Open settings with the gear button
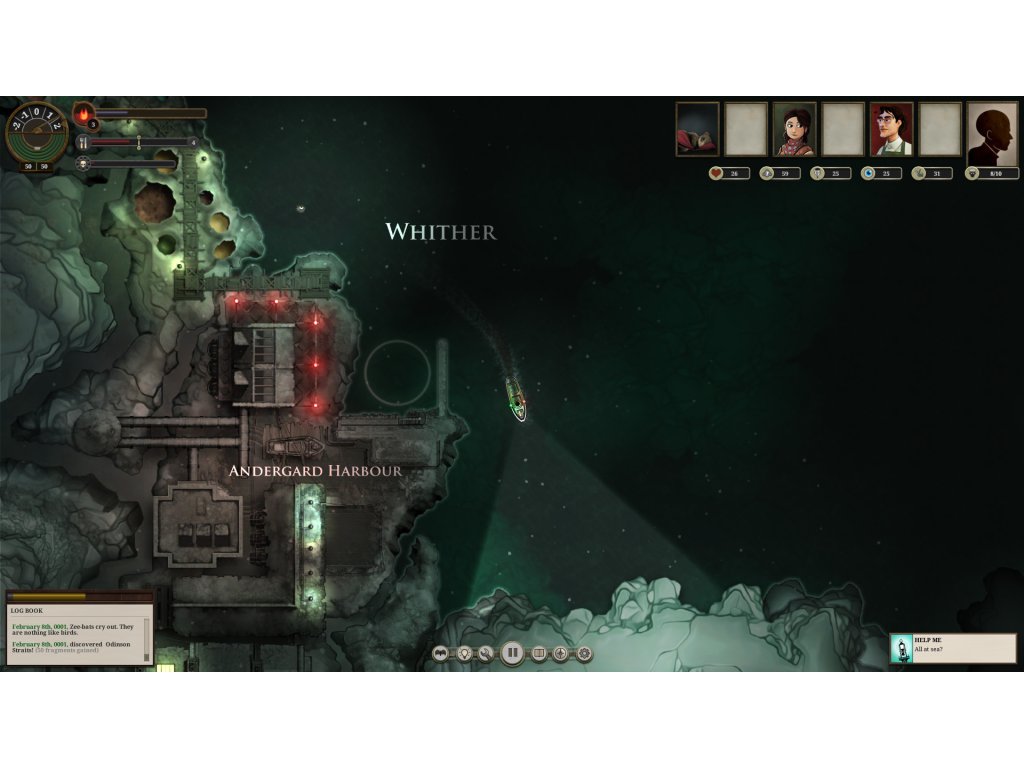Screen dimensions: 1024x768 tap(584, 654)
